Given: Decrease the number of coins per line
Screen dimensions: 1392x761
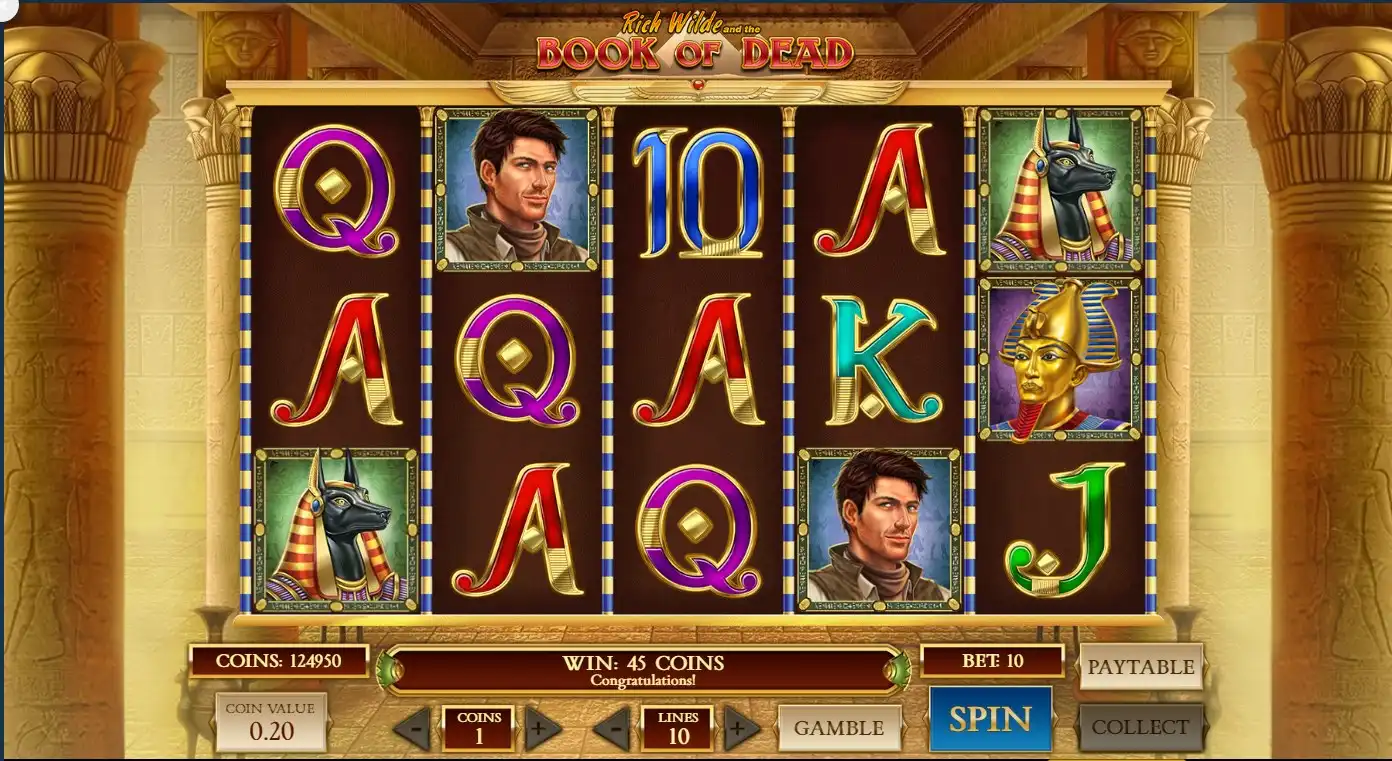Looking at the screenshot, I should [411, 729].
